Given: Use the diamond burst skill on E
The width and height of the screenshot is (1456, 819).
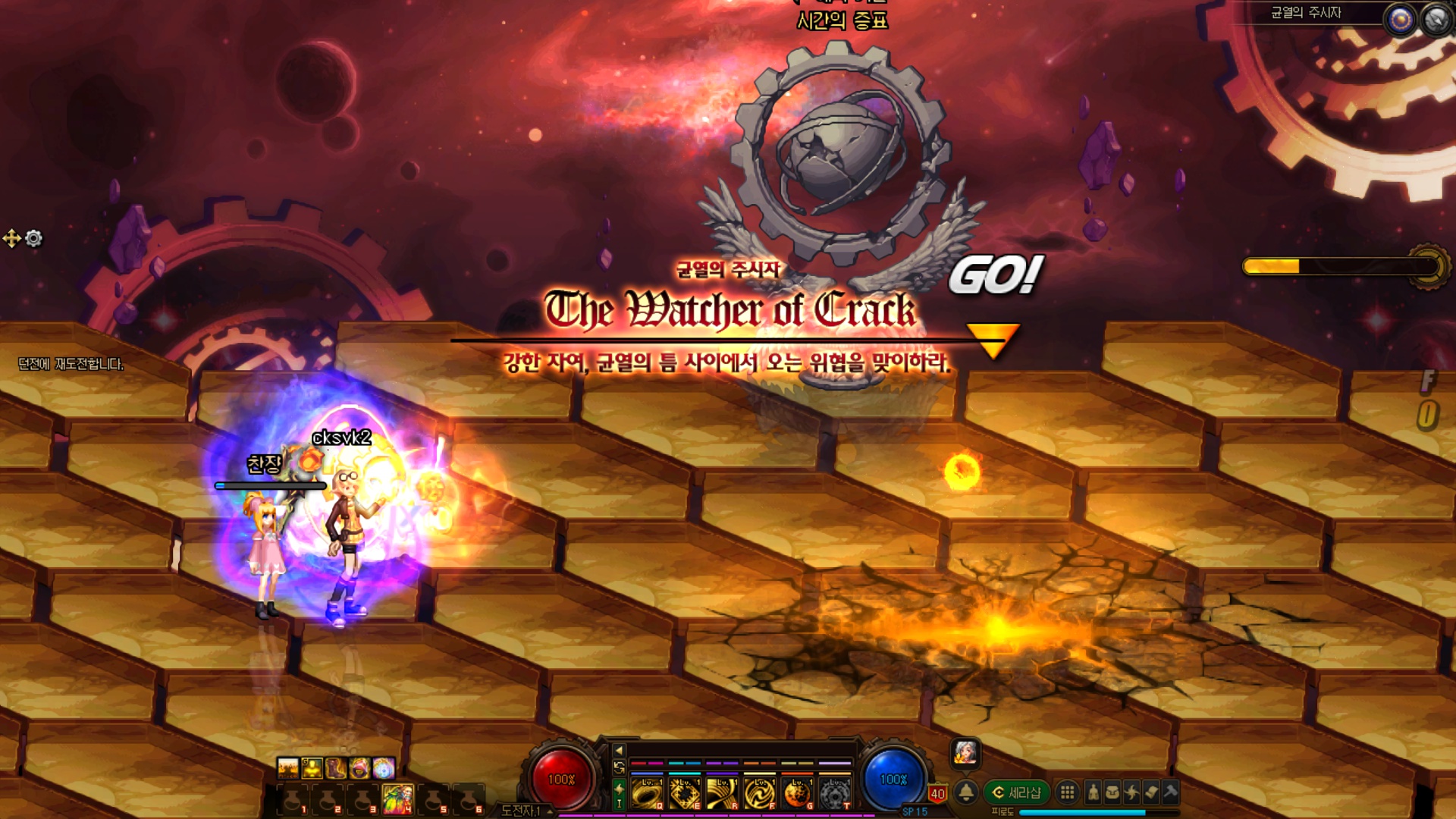Looking at the screenshot, I should [x=684, y=793].
